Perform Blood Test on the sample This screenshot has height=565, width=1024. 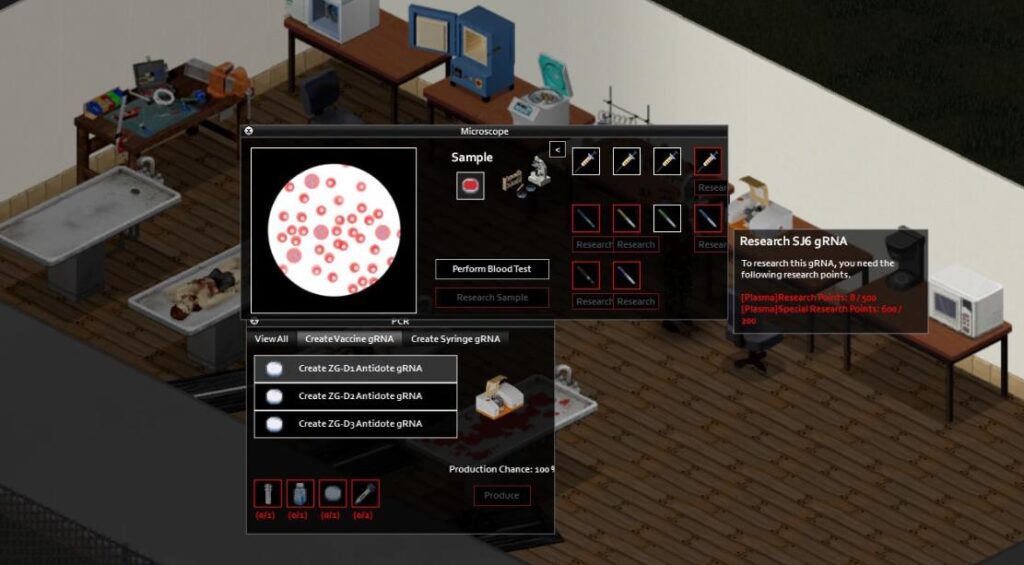pos(492,269)
